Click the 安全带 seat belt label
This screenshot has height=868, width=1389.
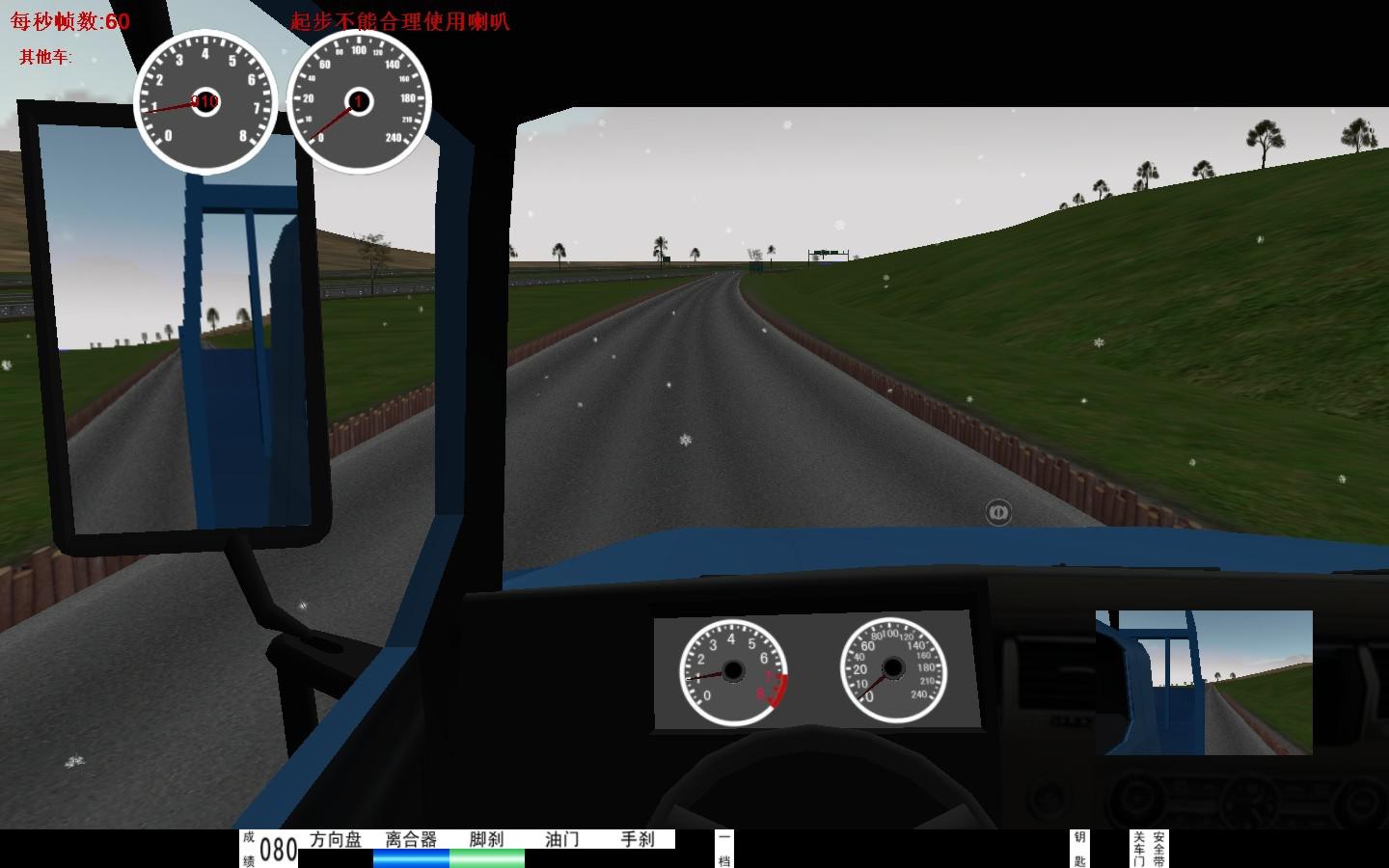pos(1158,849)
